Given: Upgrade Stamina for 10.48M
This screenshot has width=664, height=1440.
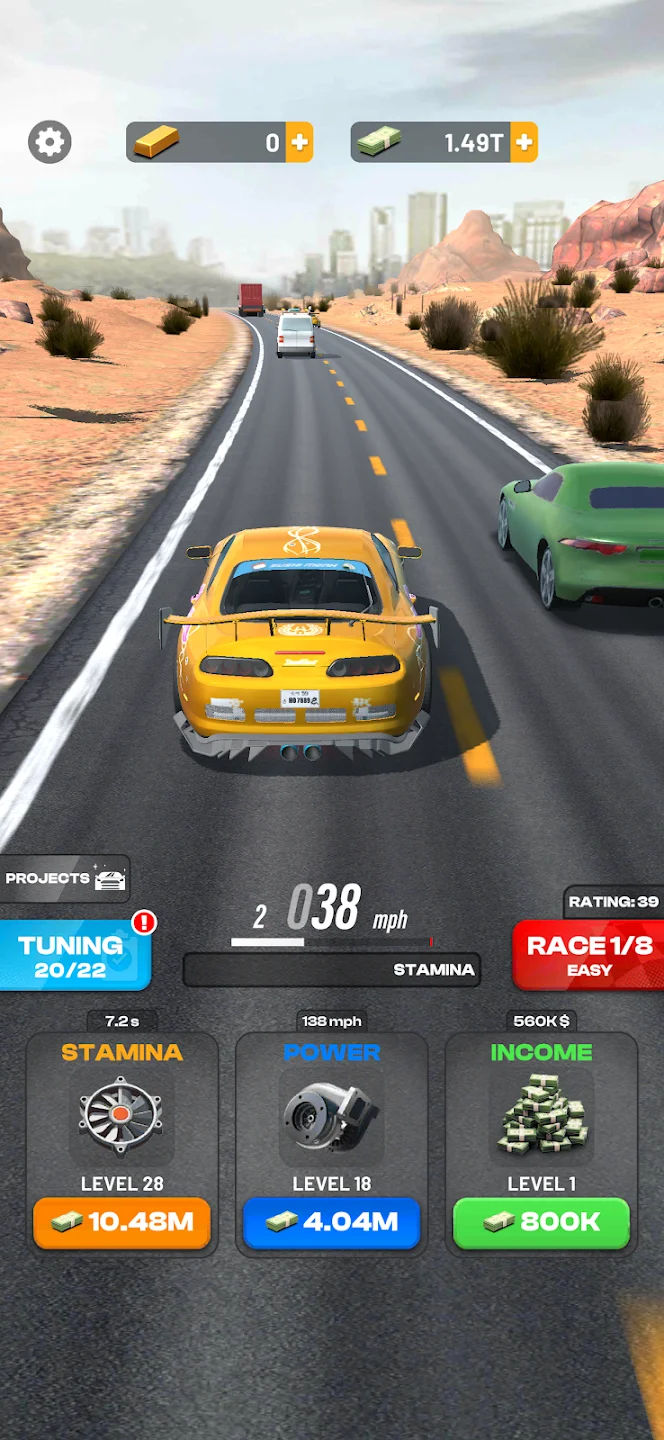Looking at the screenshot, I should pos(122,1222).
